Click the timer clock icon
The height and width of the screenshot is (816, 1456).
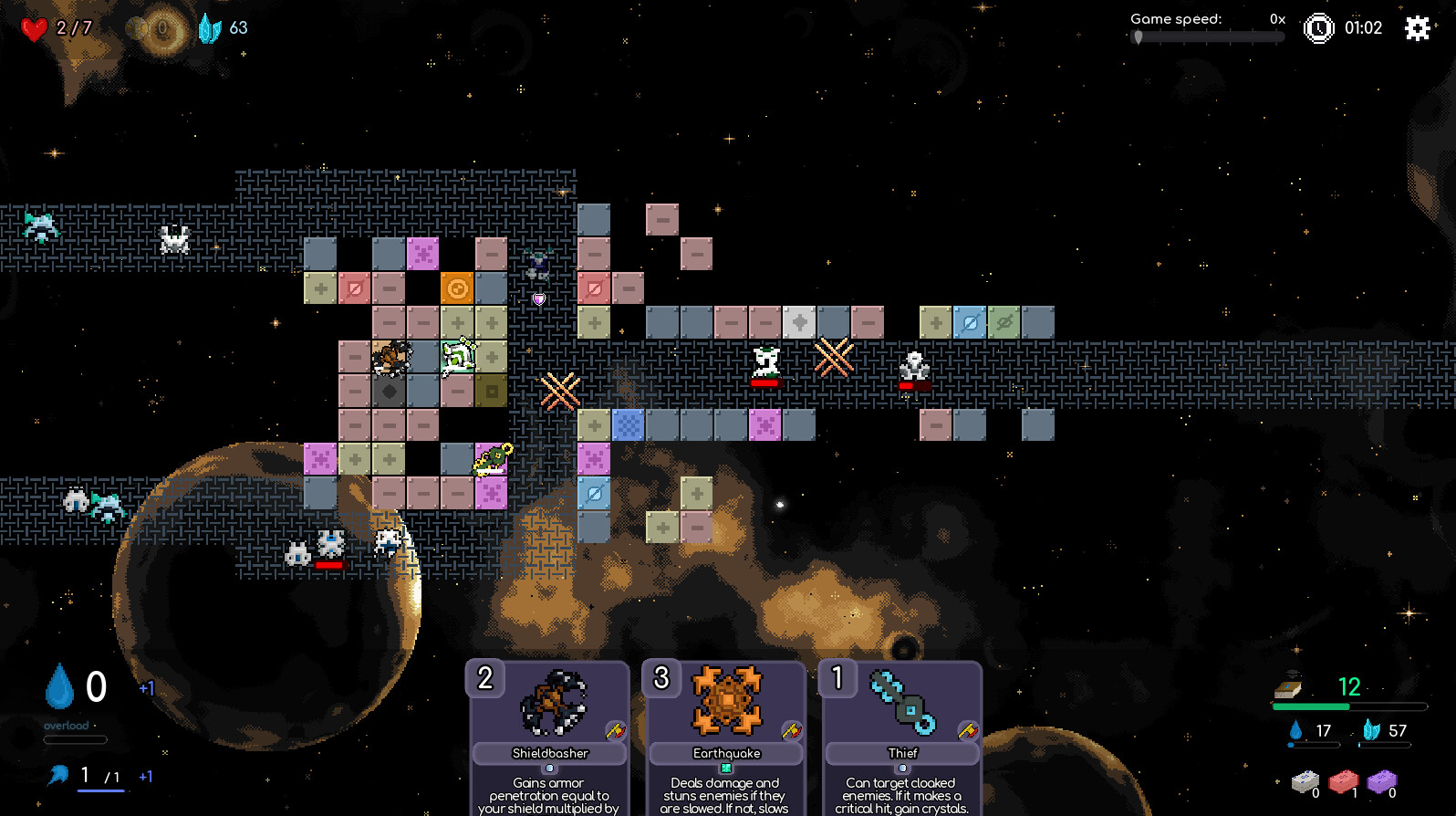[1318, 27]
